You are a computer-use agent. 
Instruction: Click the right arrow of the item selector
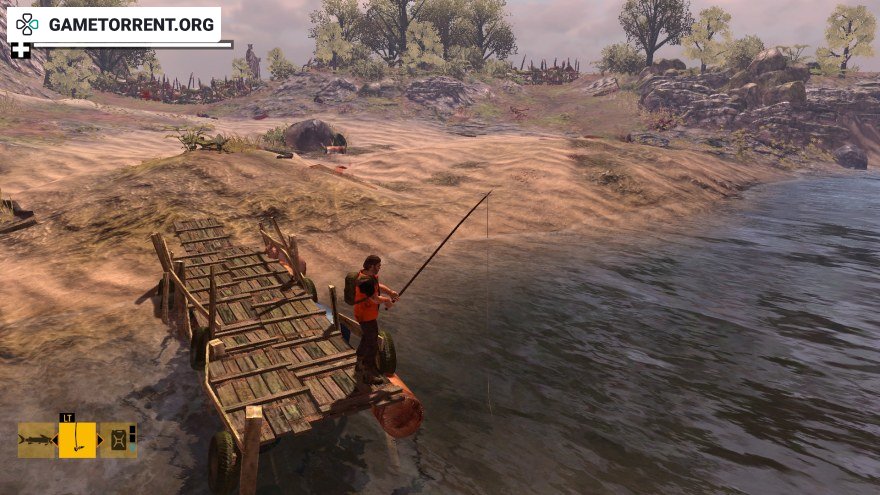99,440
